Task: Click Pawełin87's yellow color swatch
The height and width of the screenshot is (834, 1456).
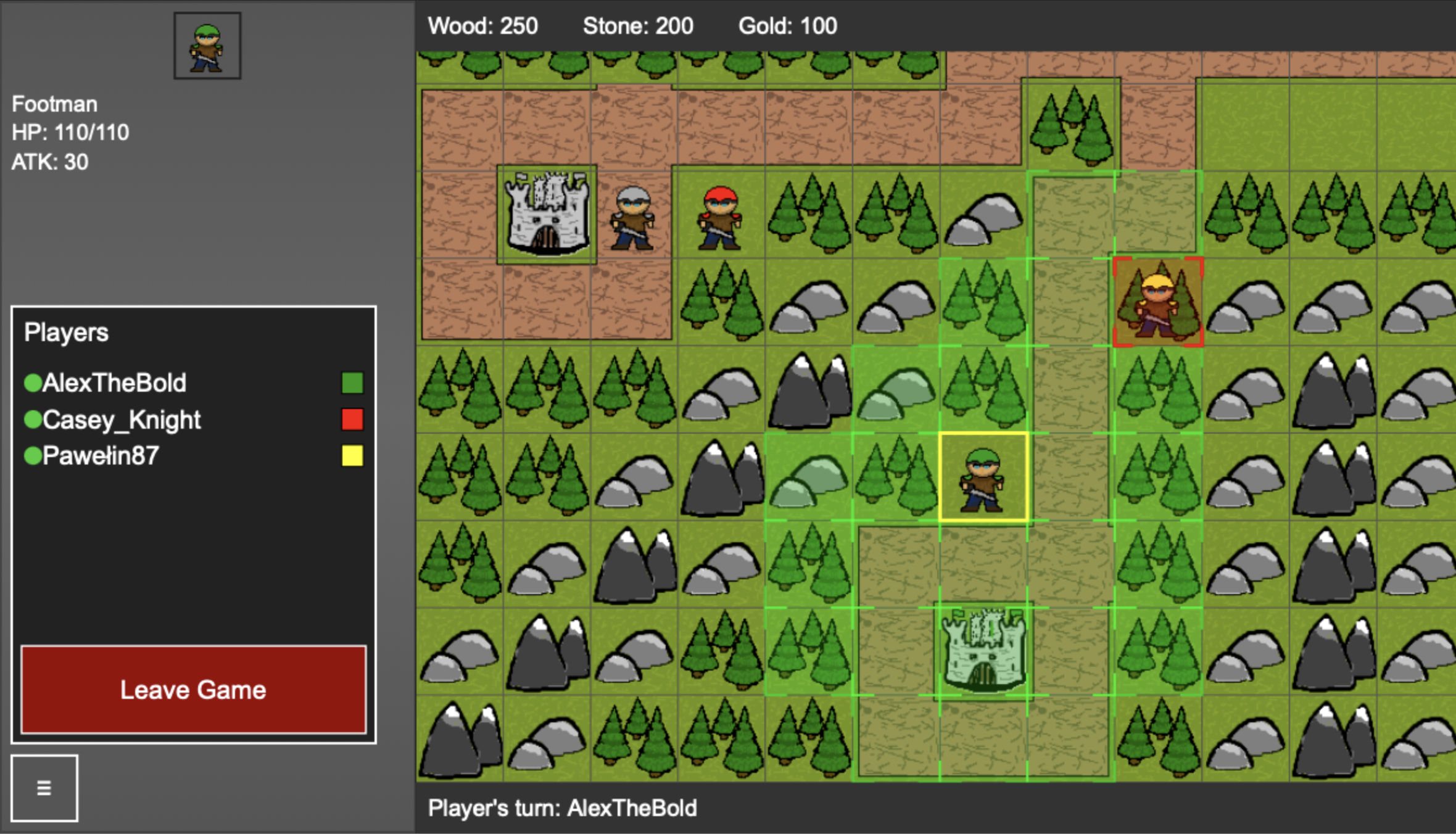Action: coord(354,456)
